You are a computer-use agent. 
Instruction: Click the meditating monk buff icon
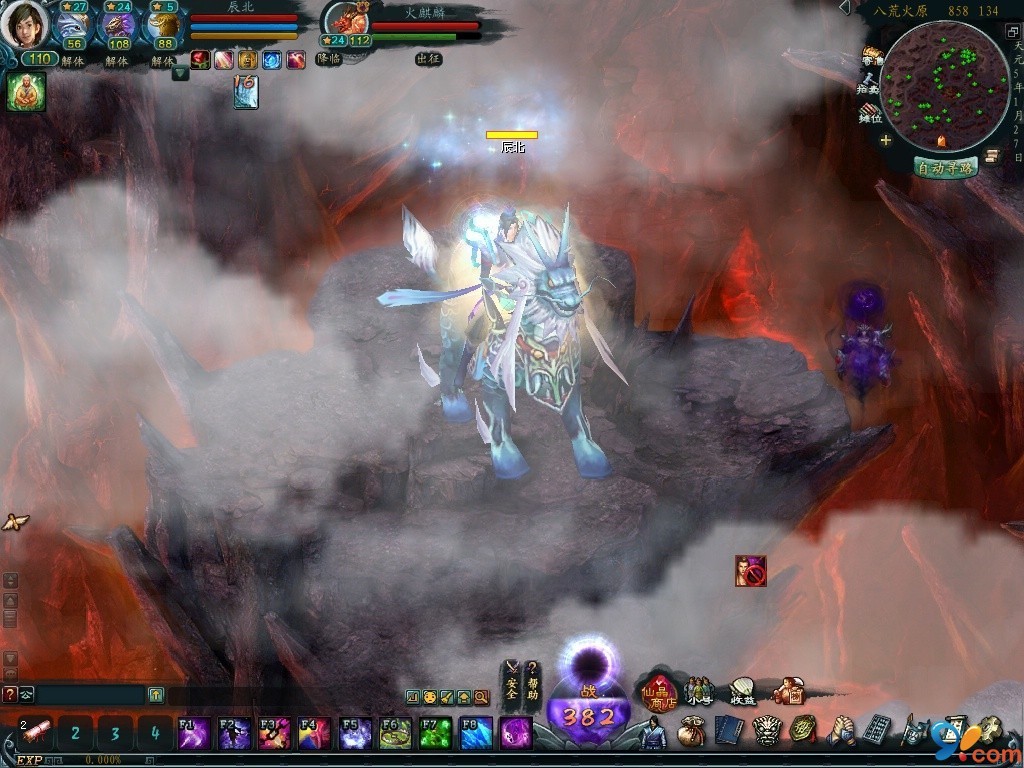tap(26, 92)
